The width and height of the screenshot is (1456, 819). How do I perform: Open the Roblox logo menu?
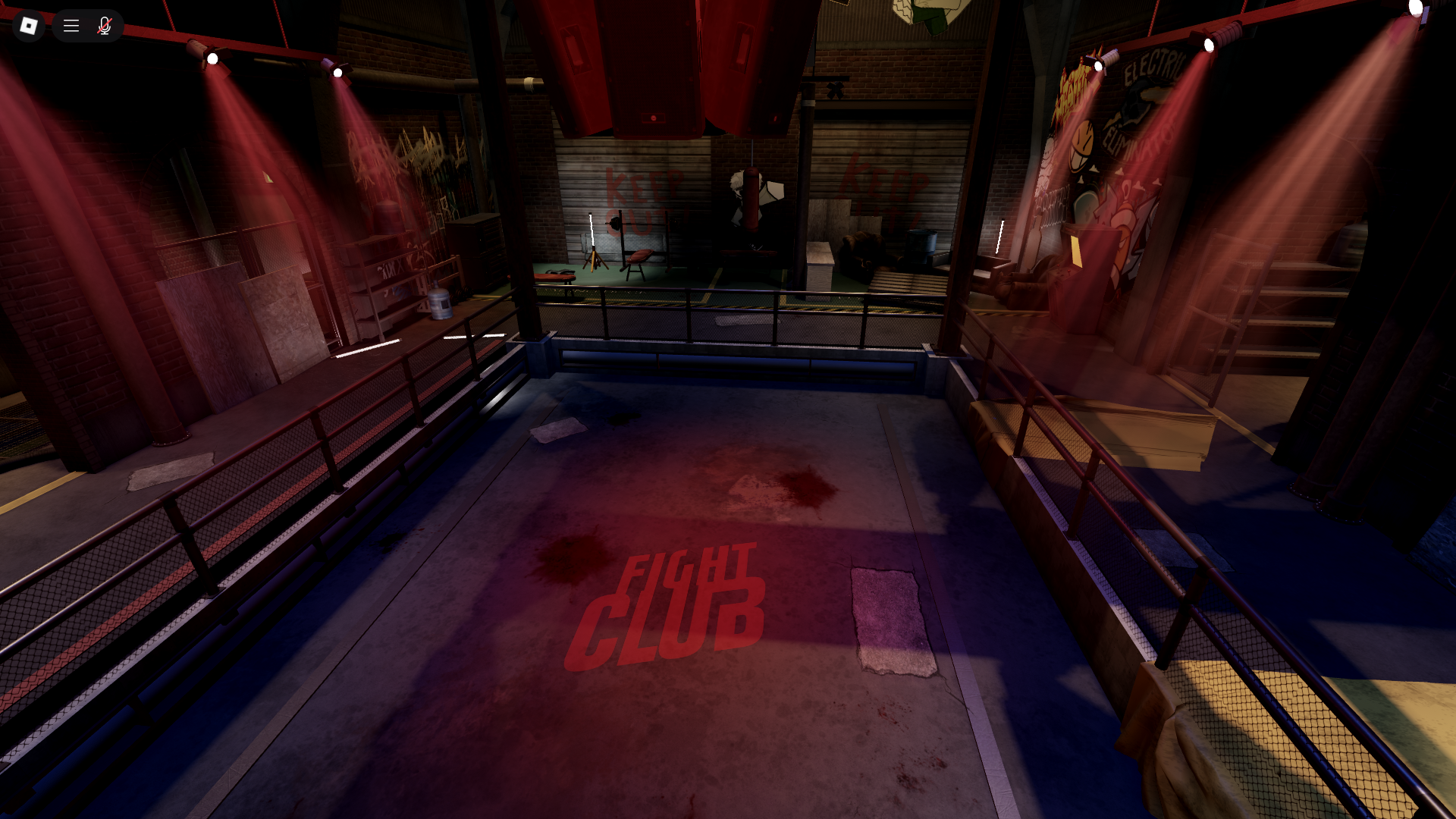pyautogui.click(x=29, y=26)
